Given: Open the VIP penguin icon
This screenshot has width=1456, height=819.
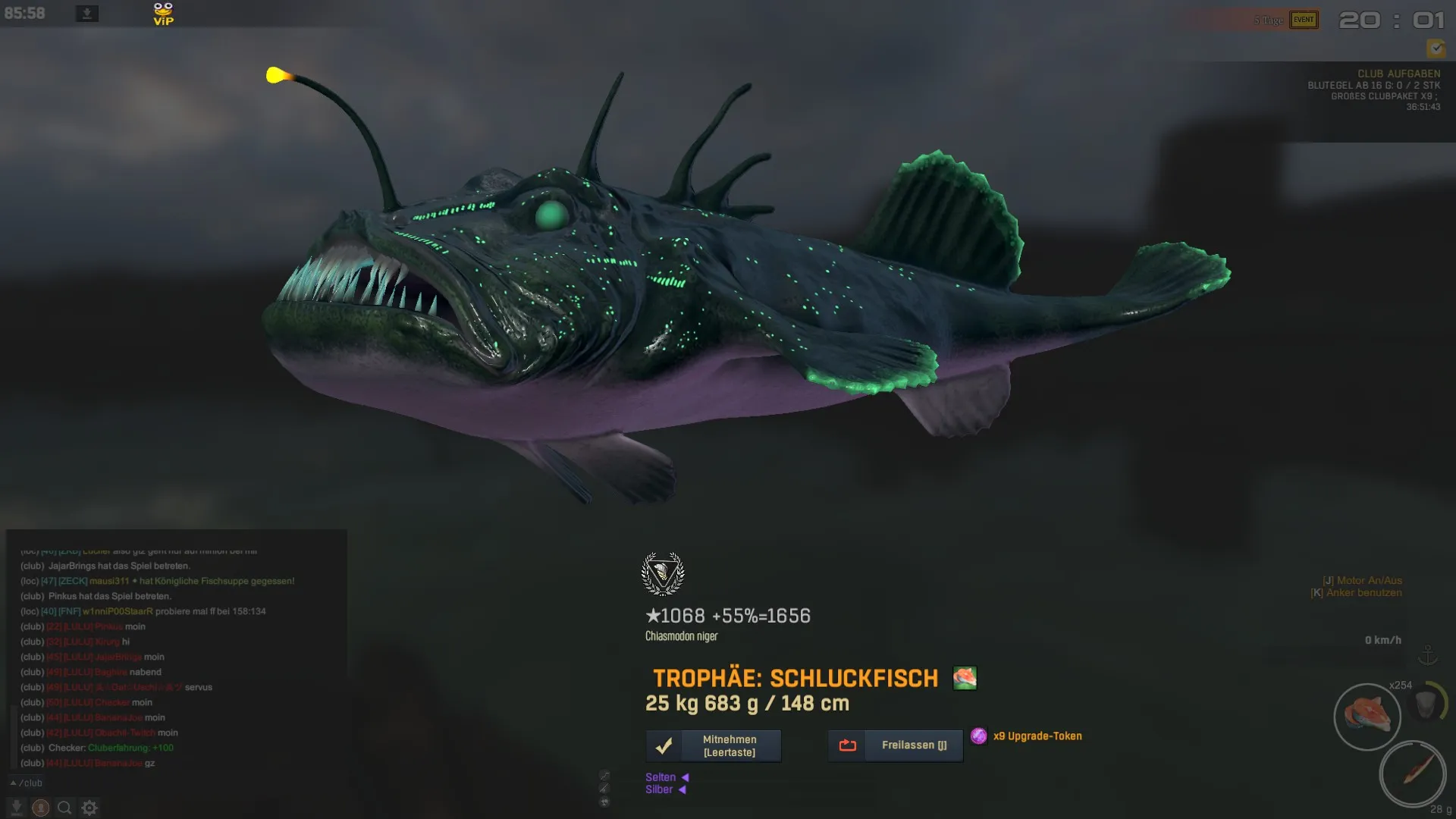Looking at the screenshot, I should [163, 14].
